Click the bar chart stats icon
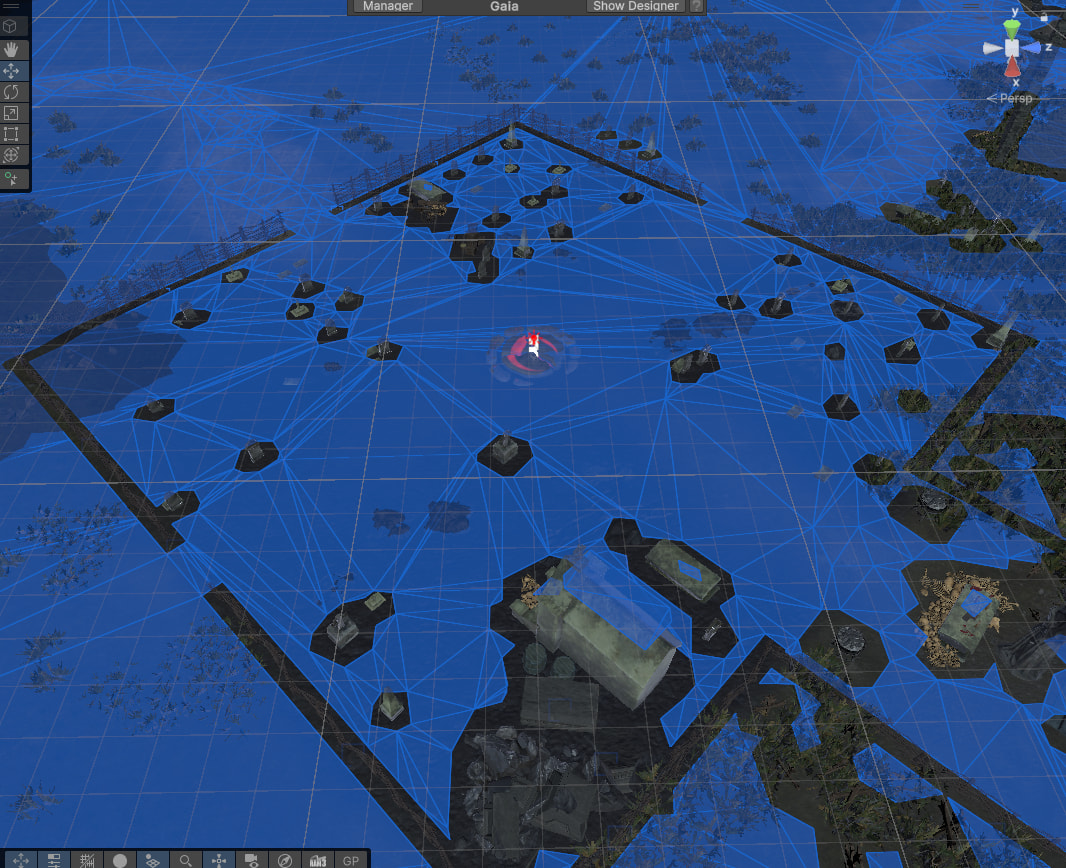This screenshot has width=1066, height=868. (318, 860)
